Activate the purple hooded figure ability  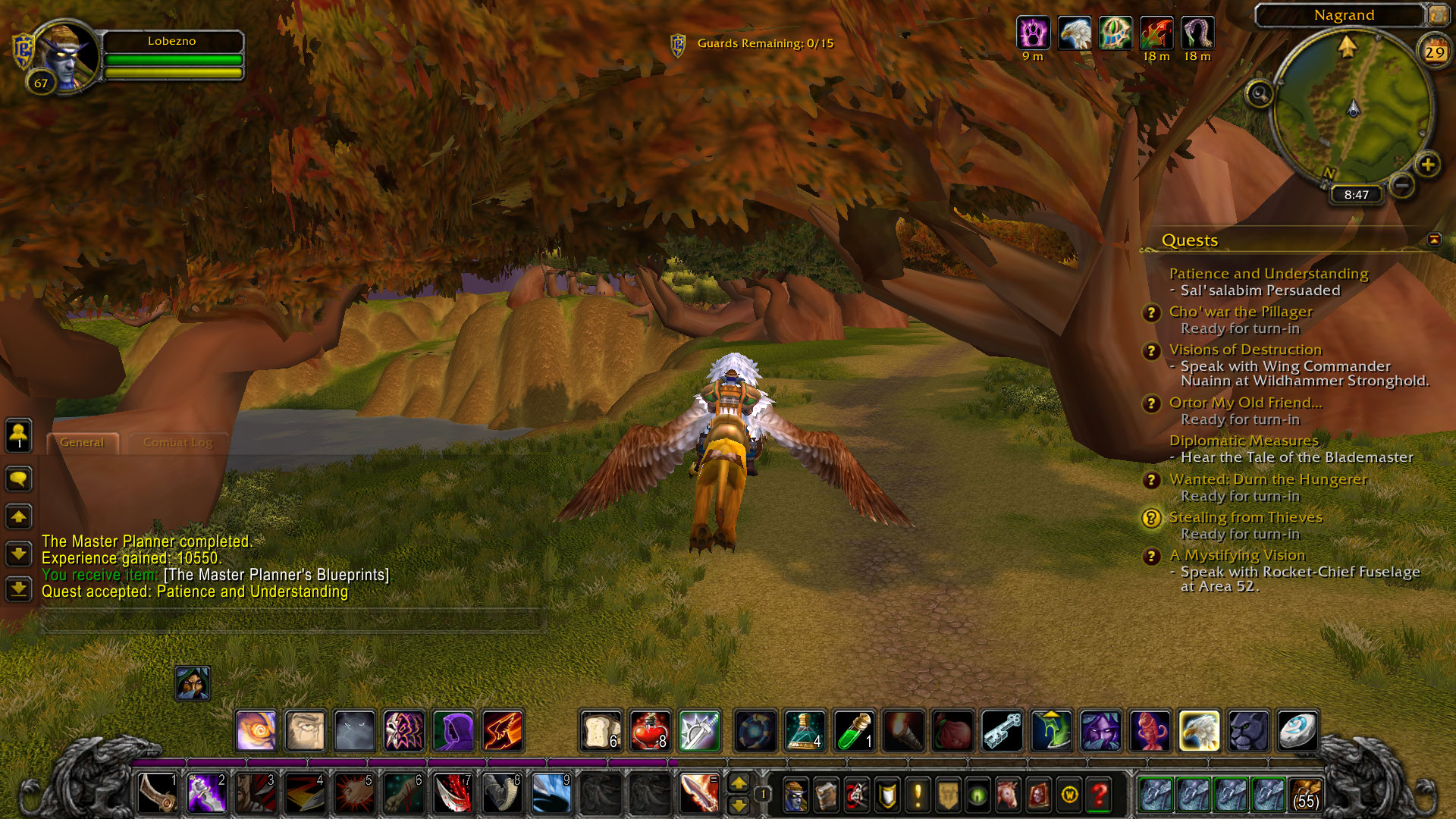coord(453,731)
